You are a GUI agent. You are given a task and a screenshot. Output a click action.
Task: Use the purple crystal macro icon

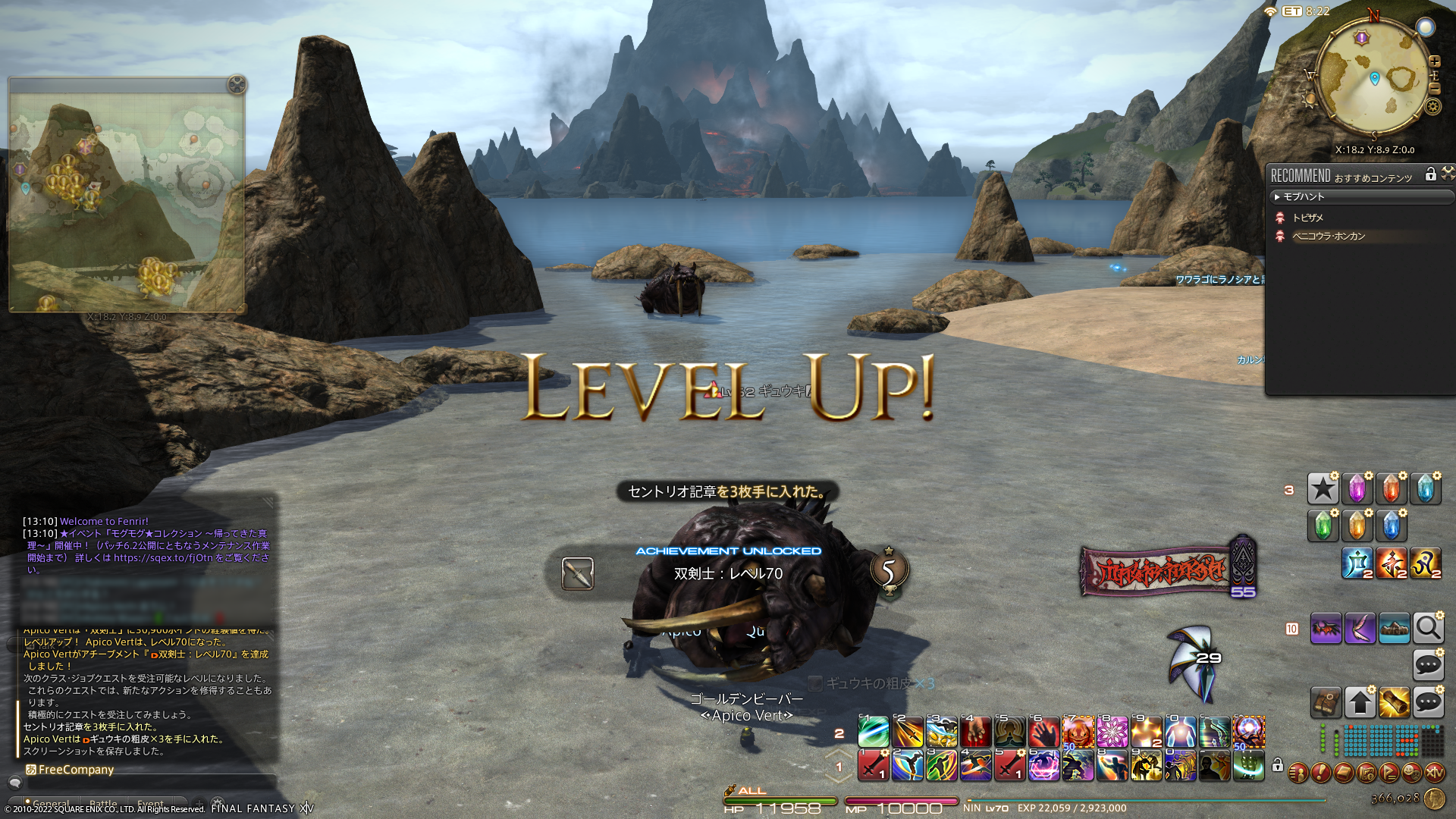point(1357,489)
